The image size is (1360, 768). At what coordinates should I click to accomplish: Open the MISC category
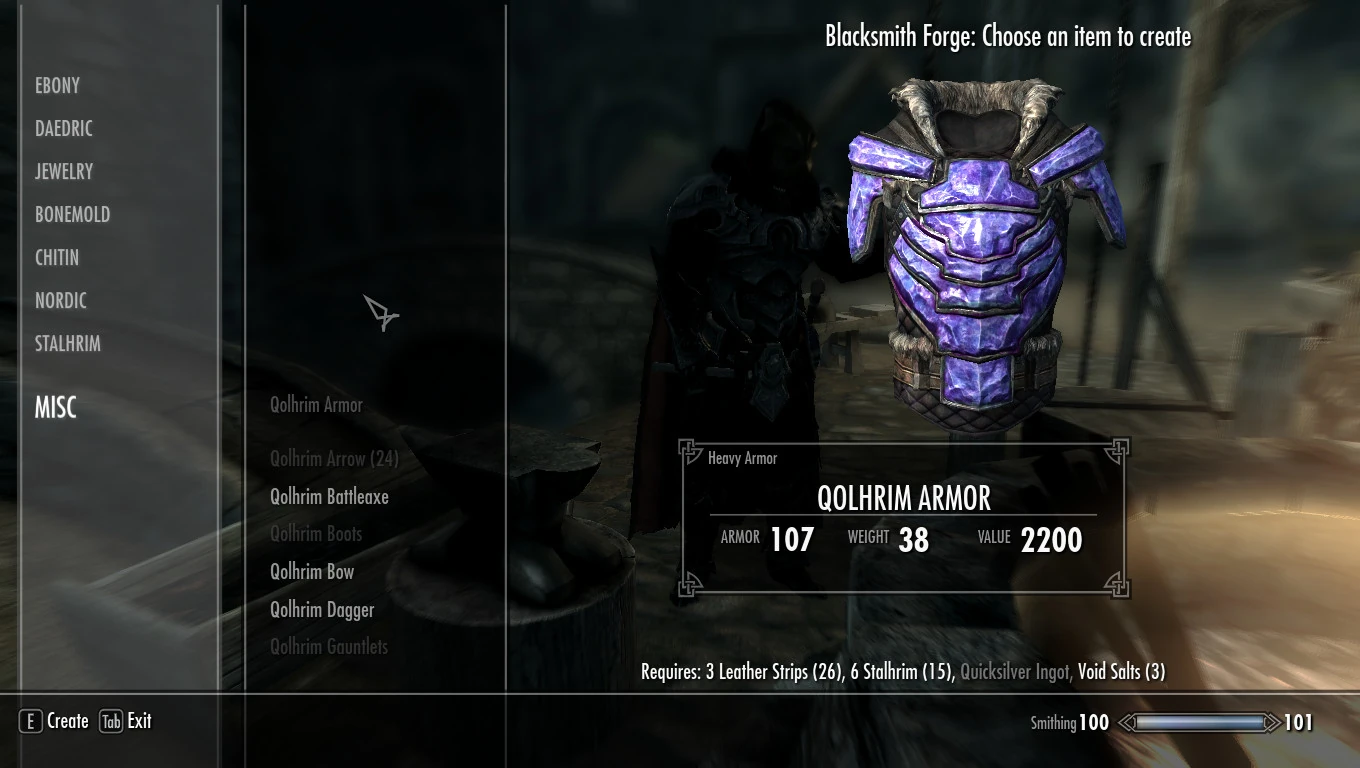pos(54,407)
